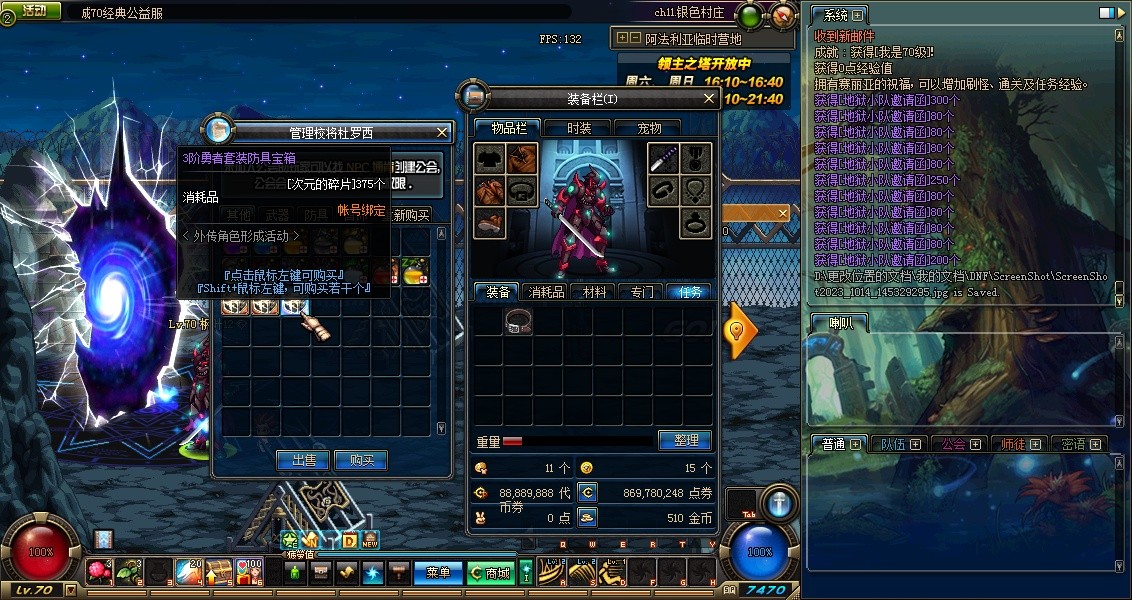This screenshot has height=600, width=1132.
Task: Open the 活动 (events) button
Action: click(x=34, y=10)
